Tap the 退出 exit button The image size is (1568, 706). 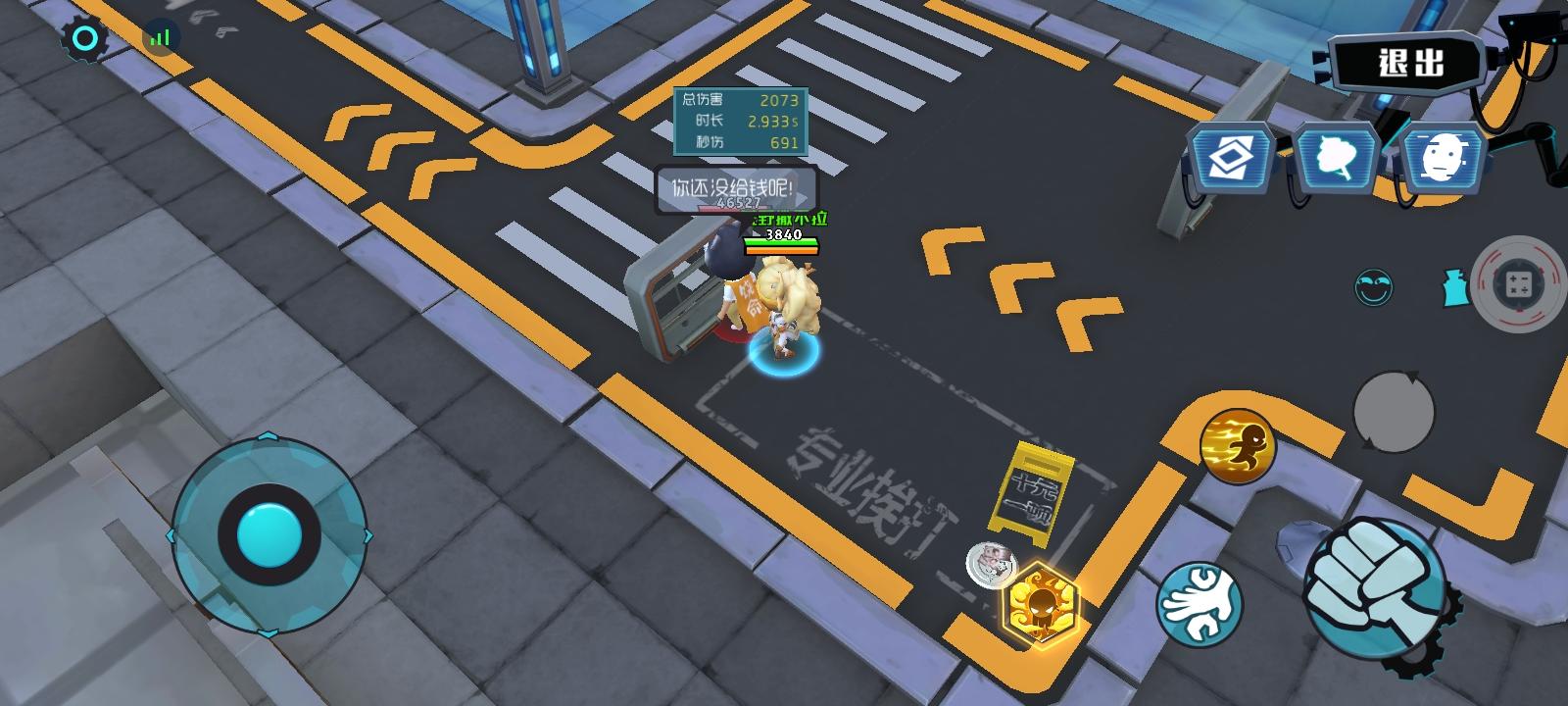[1411, 62]
